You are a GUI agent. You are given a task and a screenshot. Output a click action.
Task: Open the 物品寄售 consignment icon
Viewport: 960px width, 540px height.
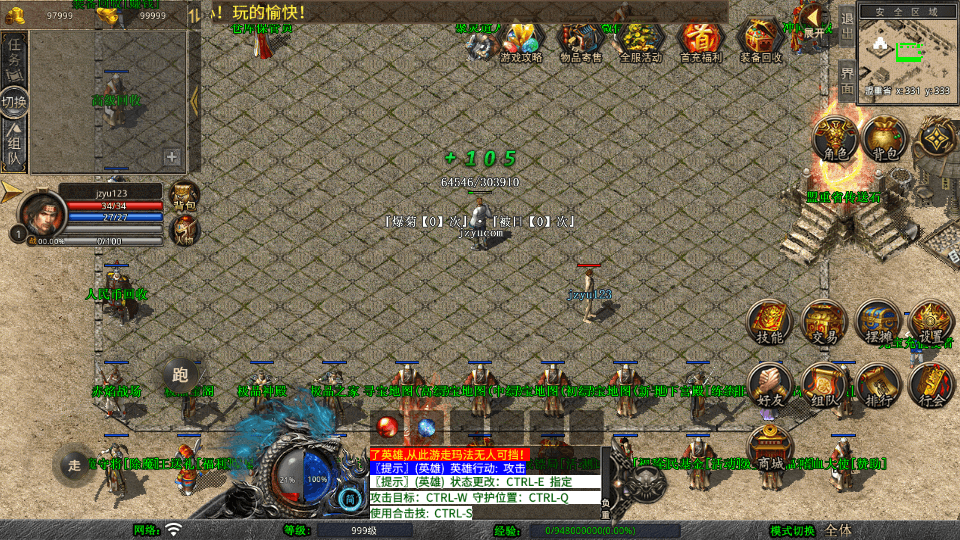[580, 41]
